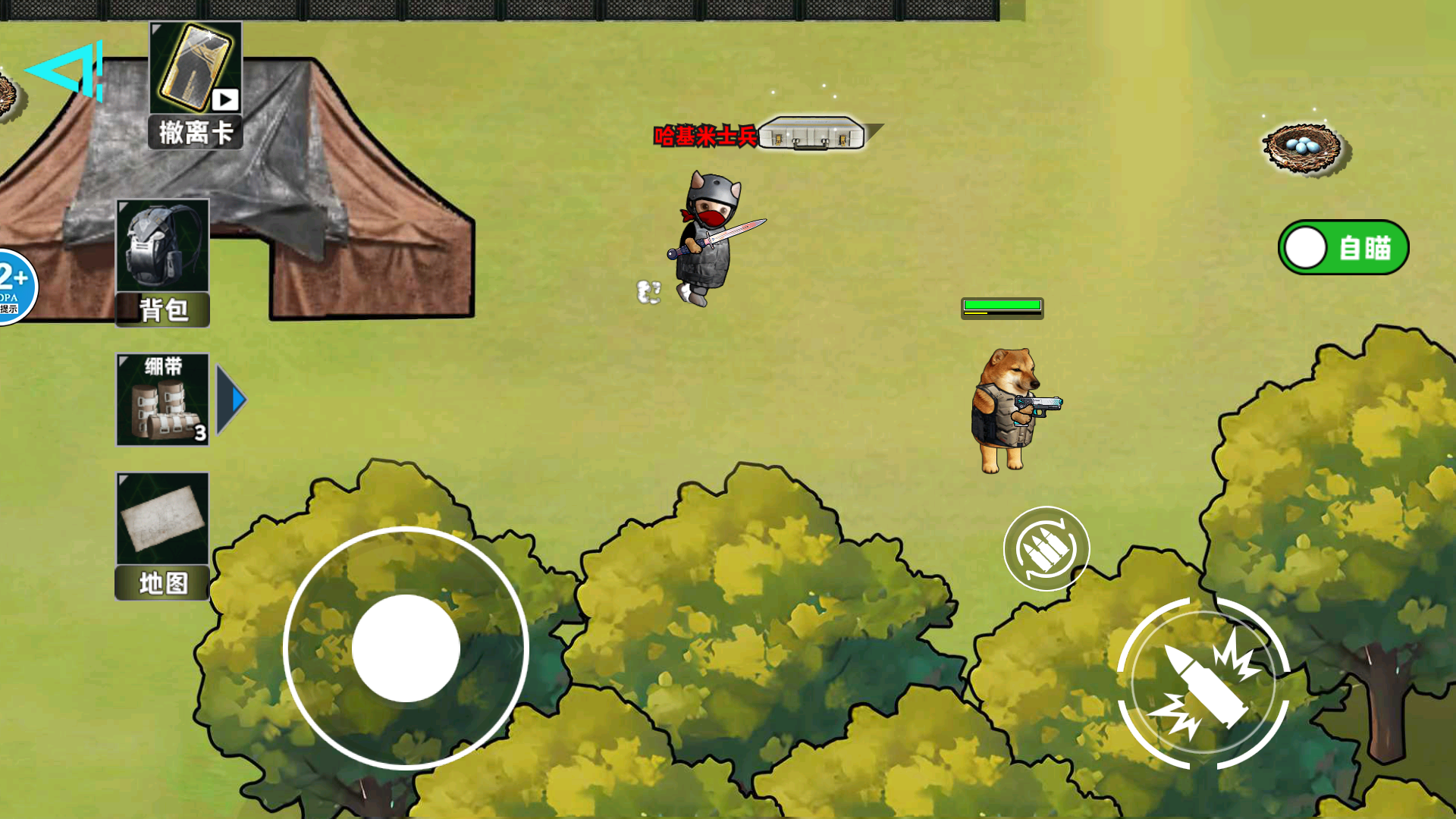Open the 地图 map
1456x819 pixels.
(x=162, y=535)
